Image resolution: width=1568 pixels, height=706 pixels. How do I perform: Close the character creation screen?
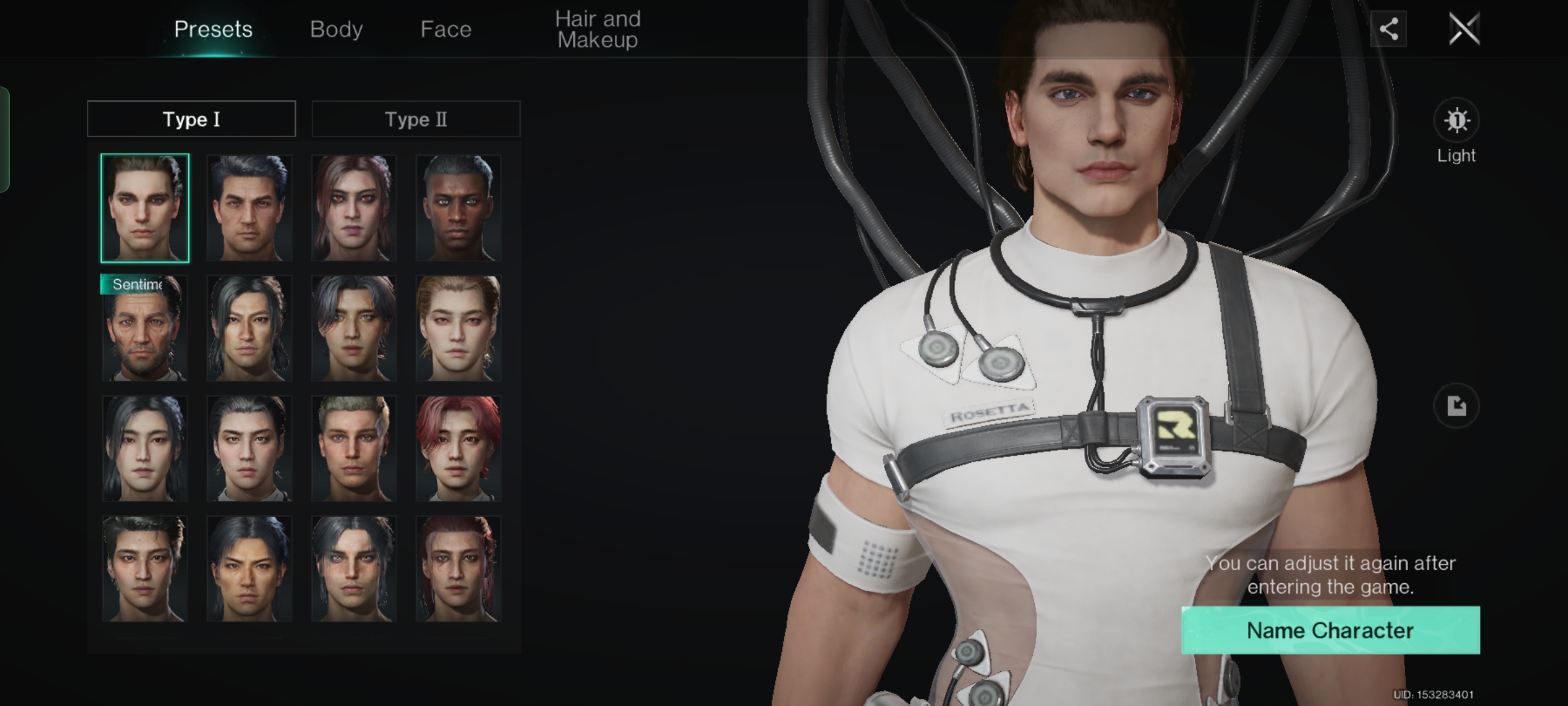click(x=1463, y=29)
